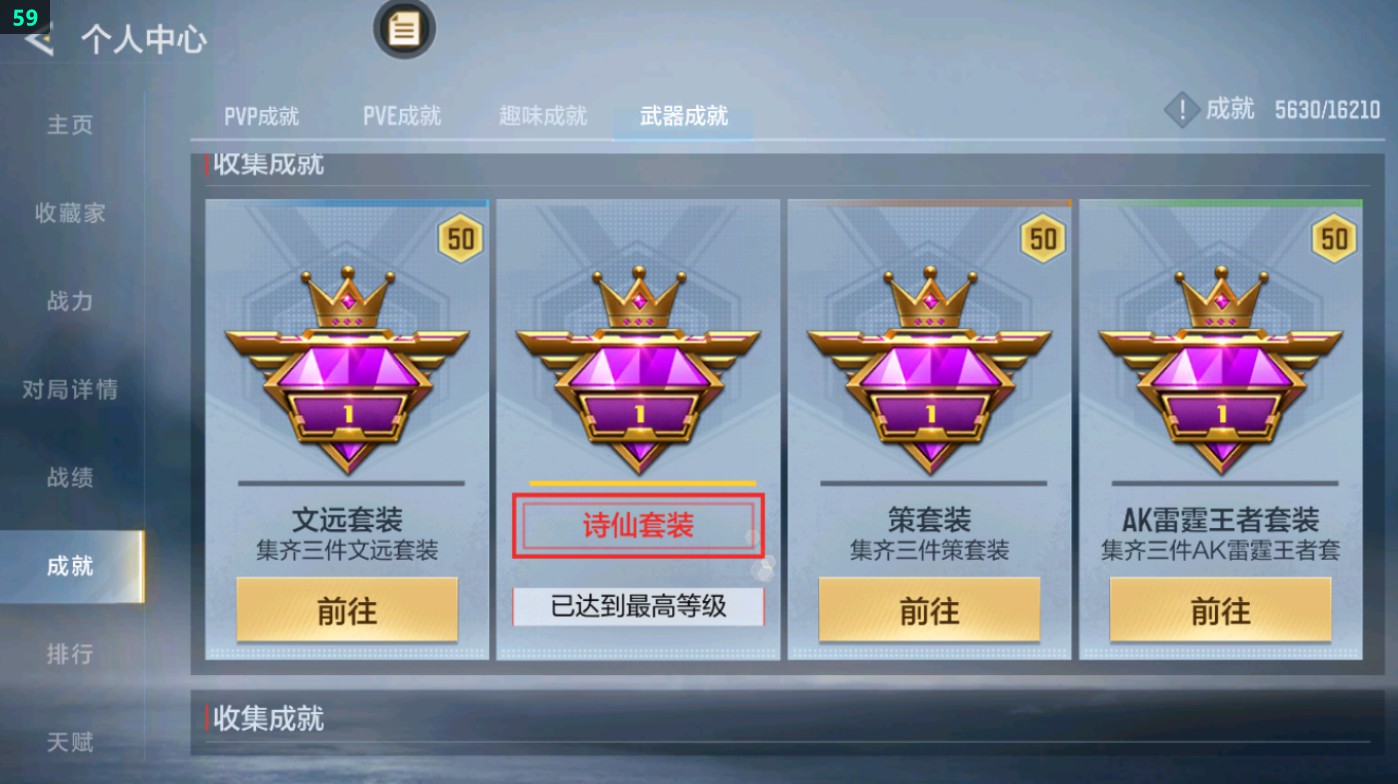Switch to the PVE成就 tab
The width and height of the screenshot is (1398, 784).
tap(402, 115)
